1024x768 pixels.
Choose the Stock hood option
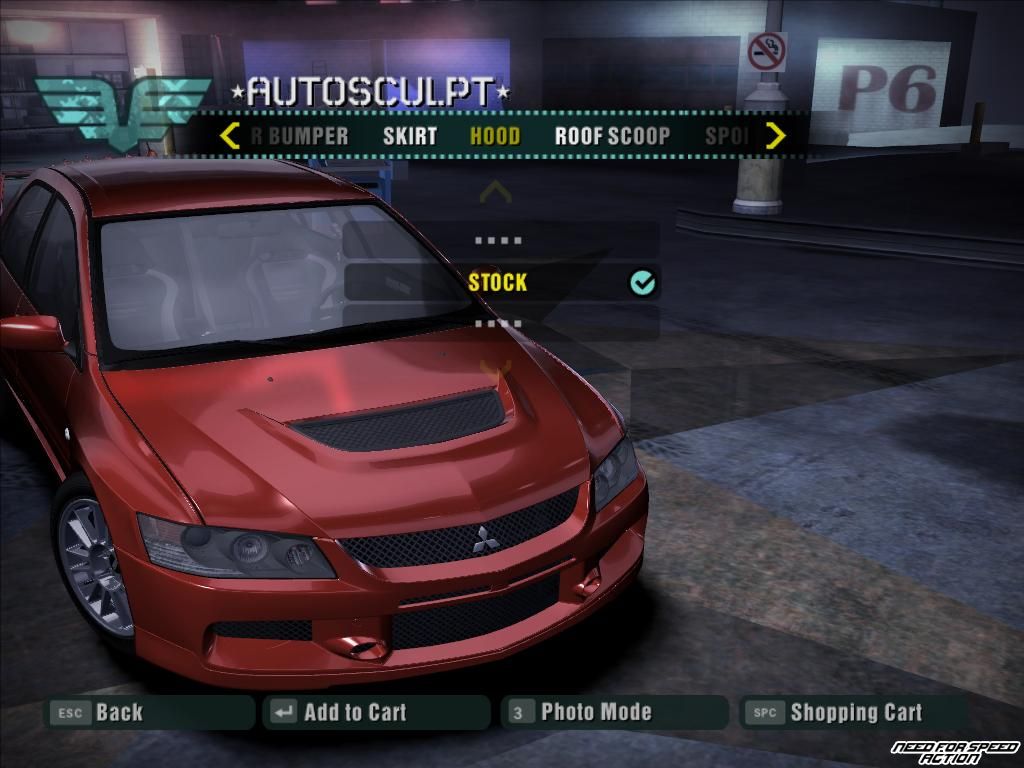(498, 283)
